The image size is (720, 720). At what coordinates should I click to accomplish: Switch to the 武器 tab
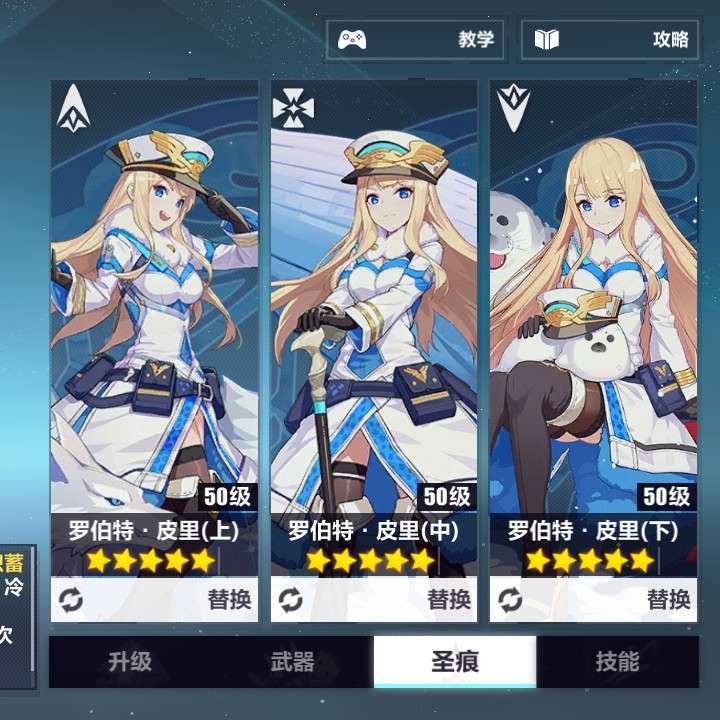pyautogui.click(x=292, y=662)
